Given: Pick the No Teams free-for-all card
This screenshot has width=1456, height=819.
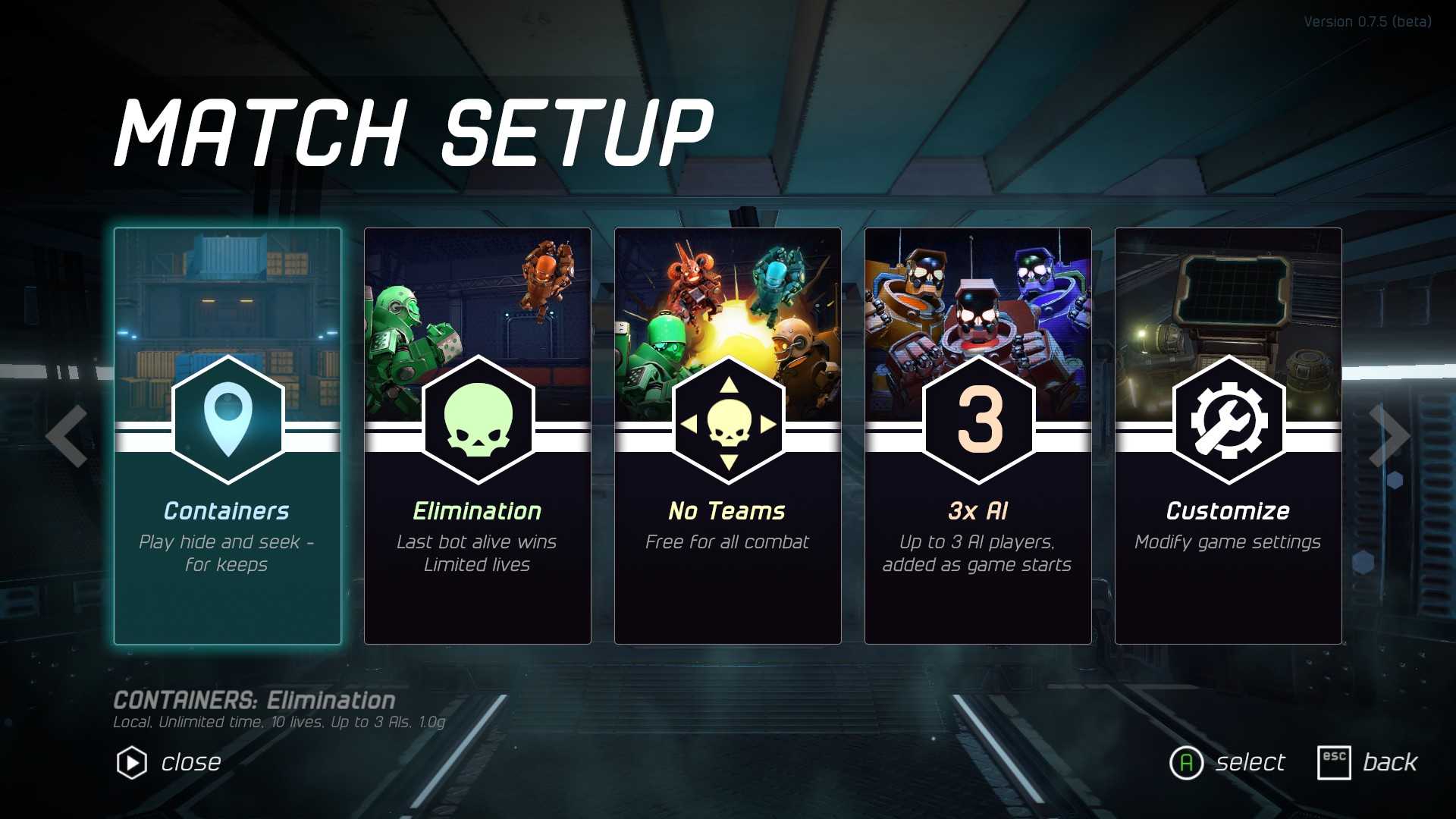Looking at the screenshot, I should [728, 436].
